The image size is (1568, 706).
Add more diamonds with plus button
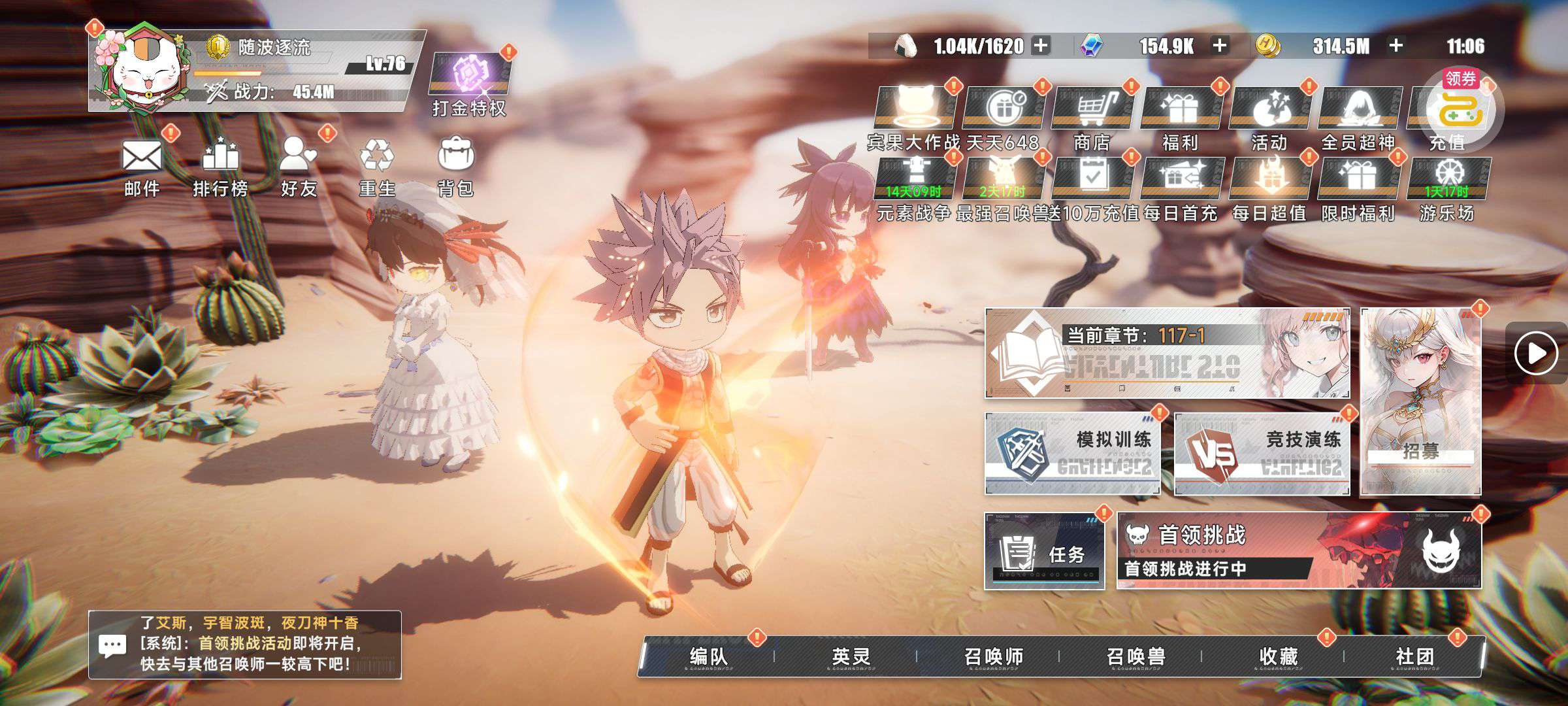(x=1219, y=46)
